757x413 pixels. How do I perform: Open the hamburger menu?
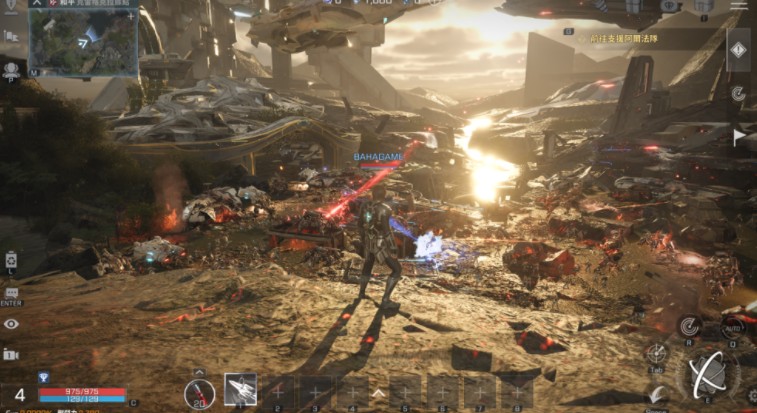click(x=738, y=6)
